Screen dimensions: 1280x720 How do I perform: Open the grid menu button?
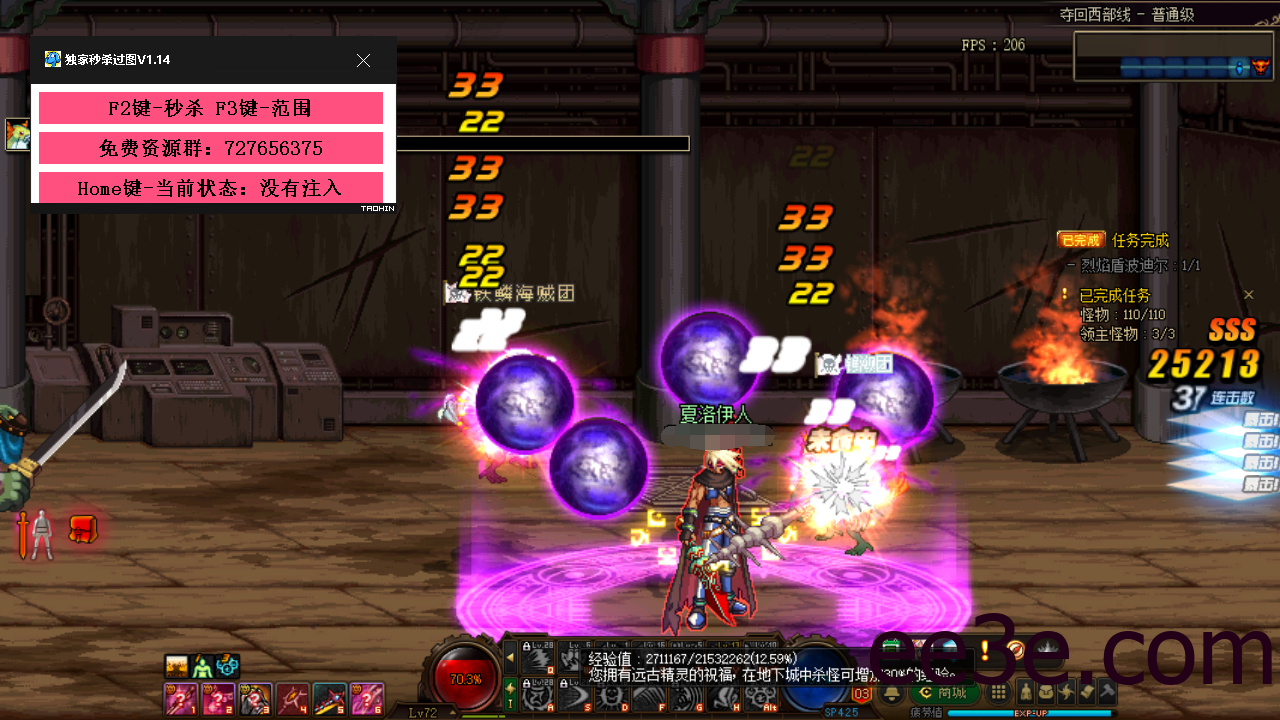pyautogui.click(x=998, y=692)
